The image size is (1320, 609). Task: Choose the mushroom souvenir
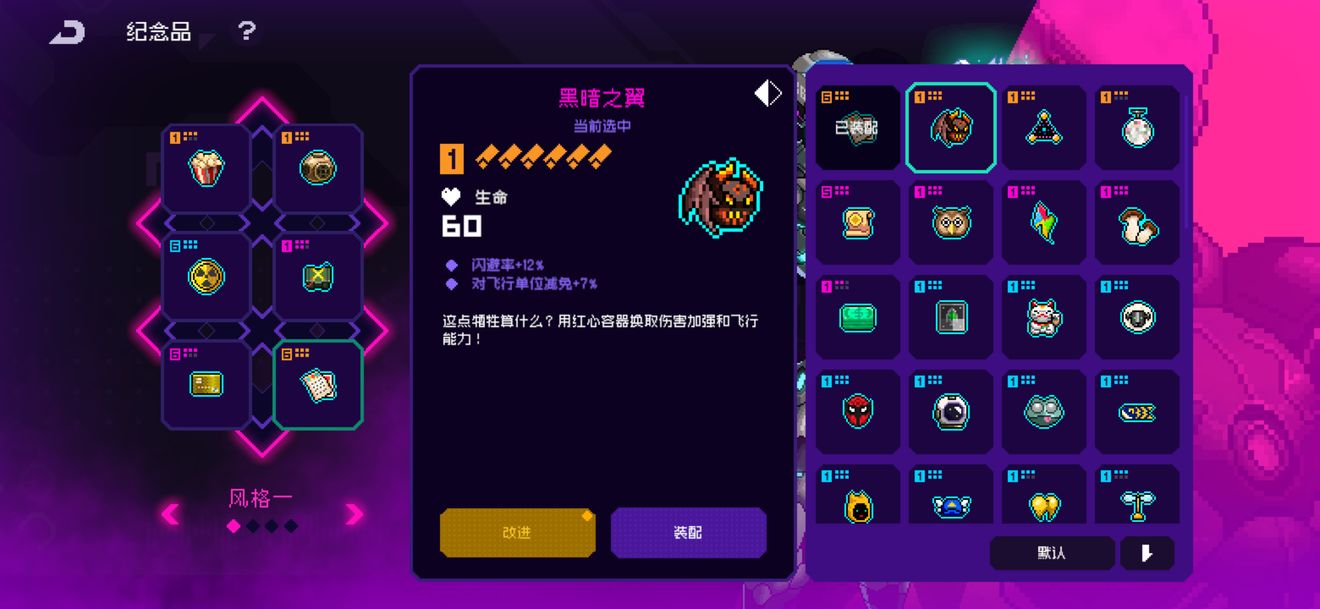(x=1138, y=222)
